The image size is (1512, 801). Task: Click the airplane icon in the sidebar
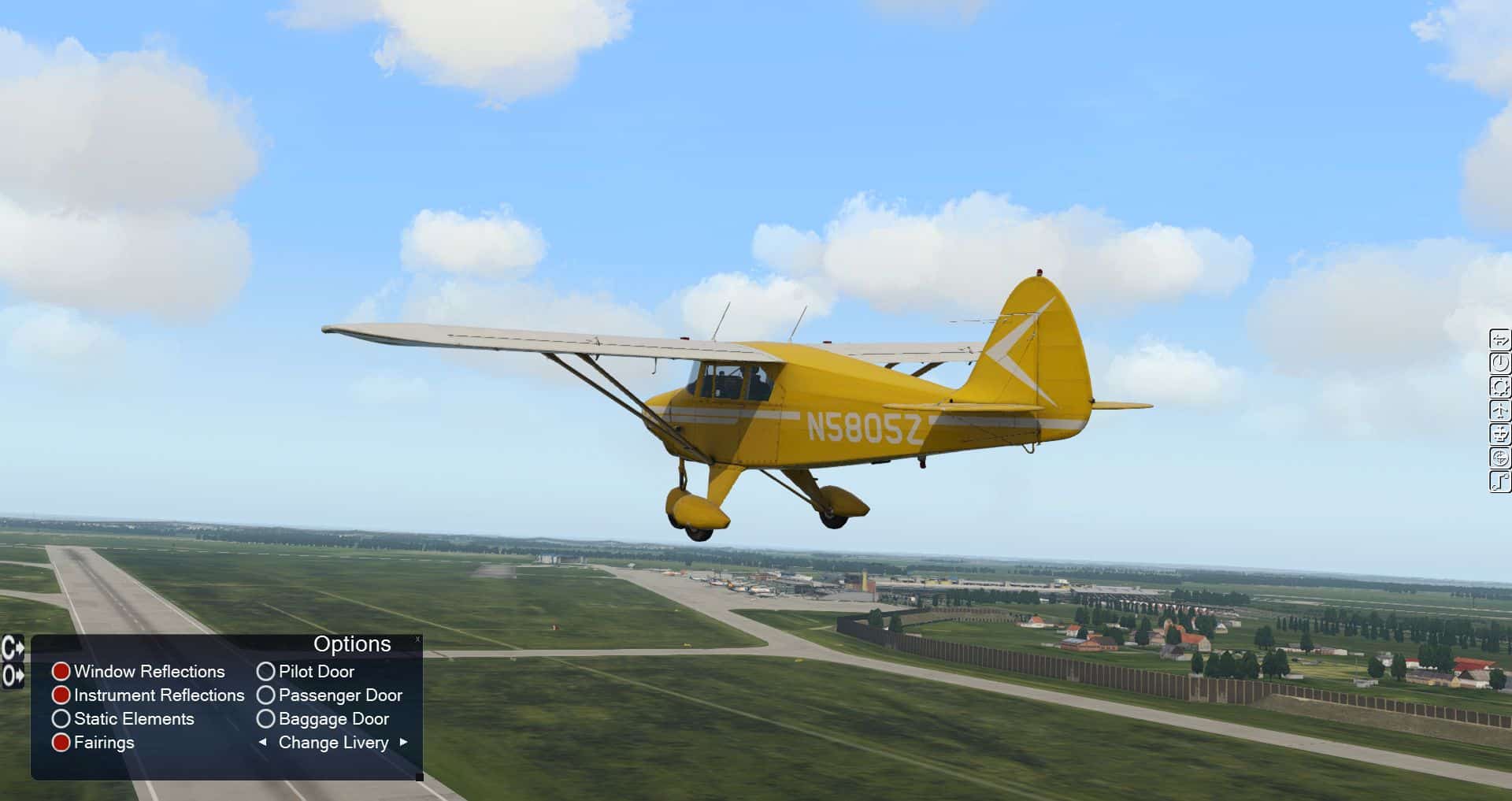pyautogui.click(x=1500, y=410)
